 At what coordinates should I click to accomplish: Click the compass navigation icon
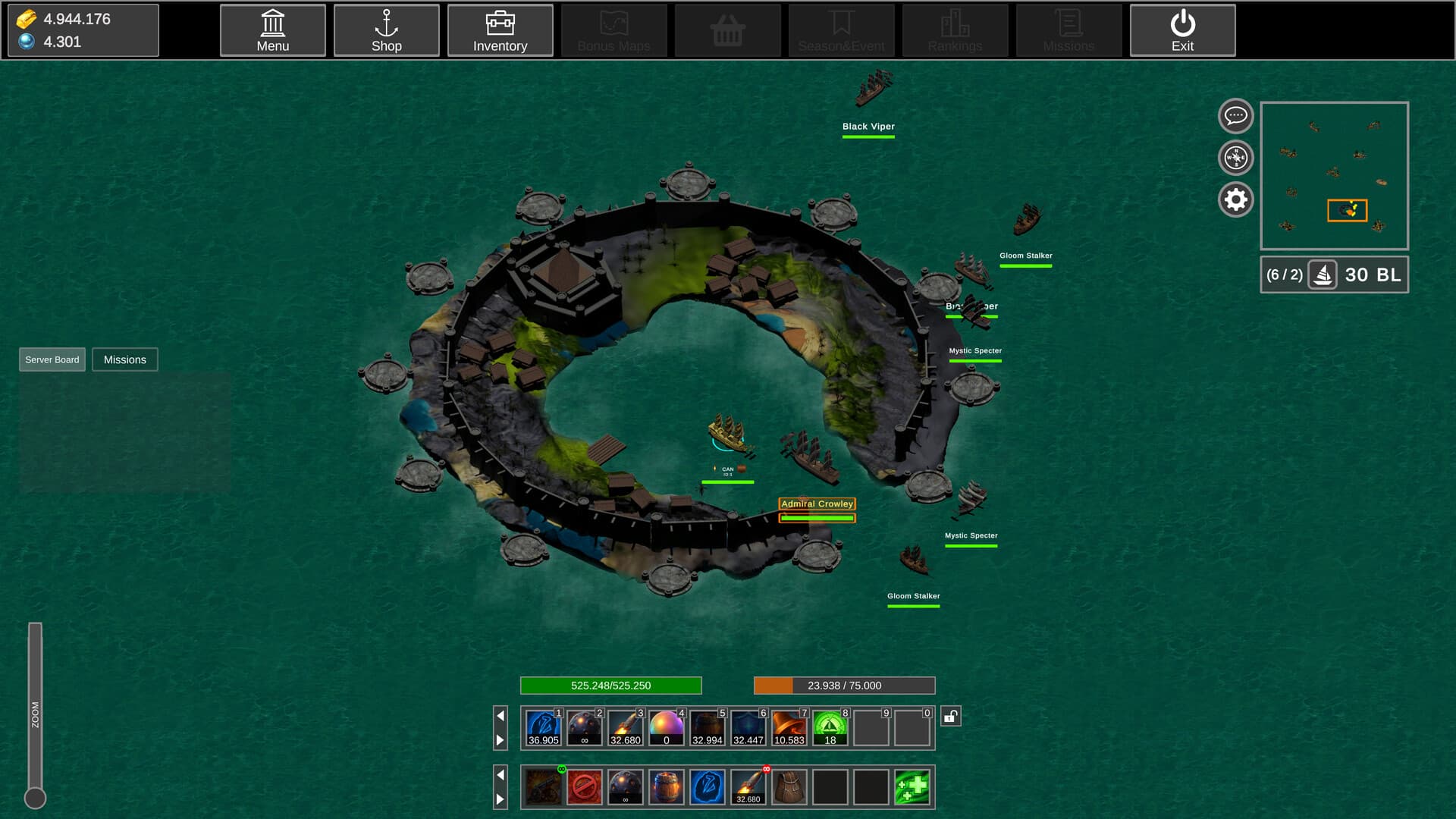1235,158
